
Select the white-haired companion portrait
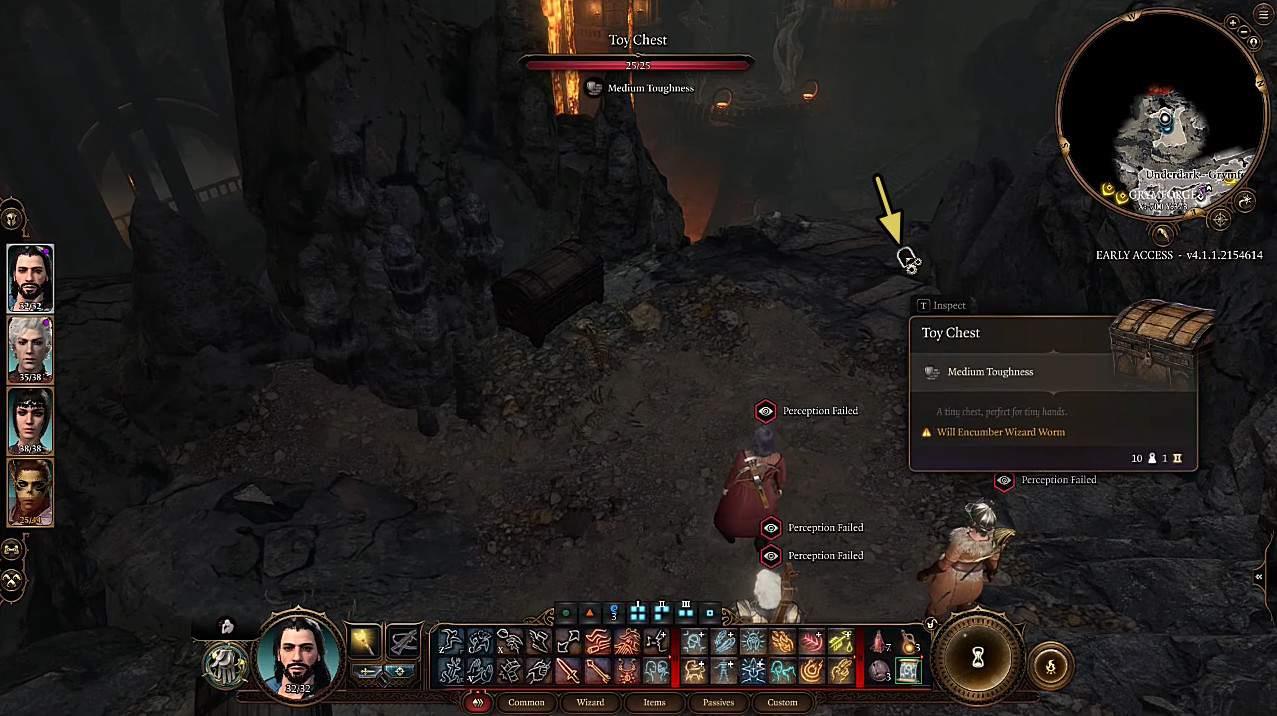(30, 349)
